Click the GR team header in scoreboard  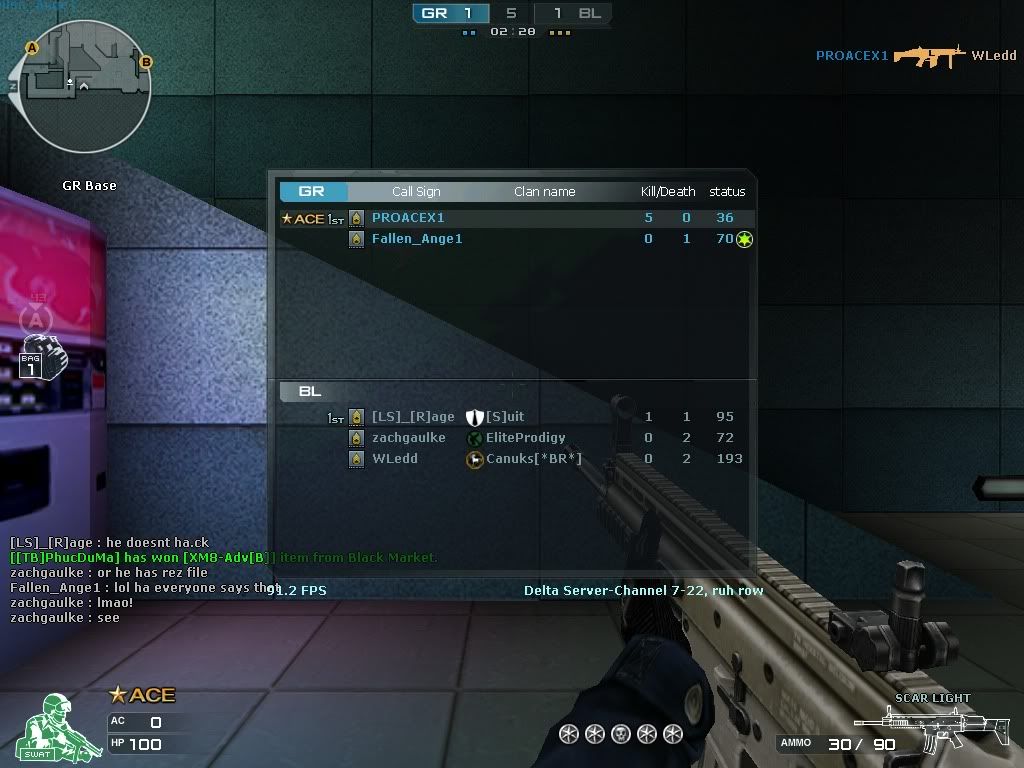click(312, 191)
